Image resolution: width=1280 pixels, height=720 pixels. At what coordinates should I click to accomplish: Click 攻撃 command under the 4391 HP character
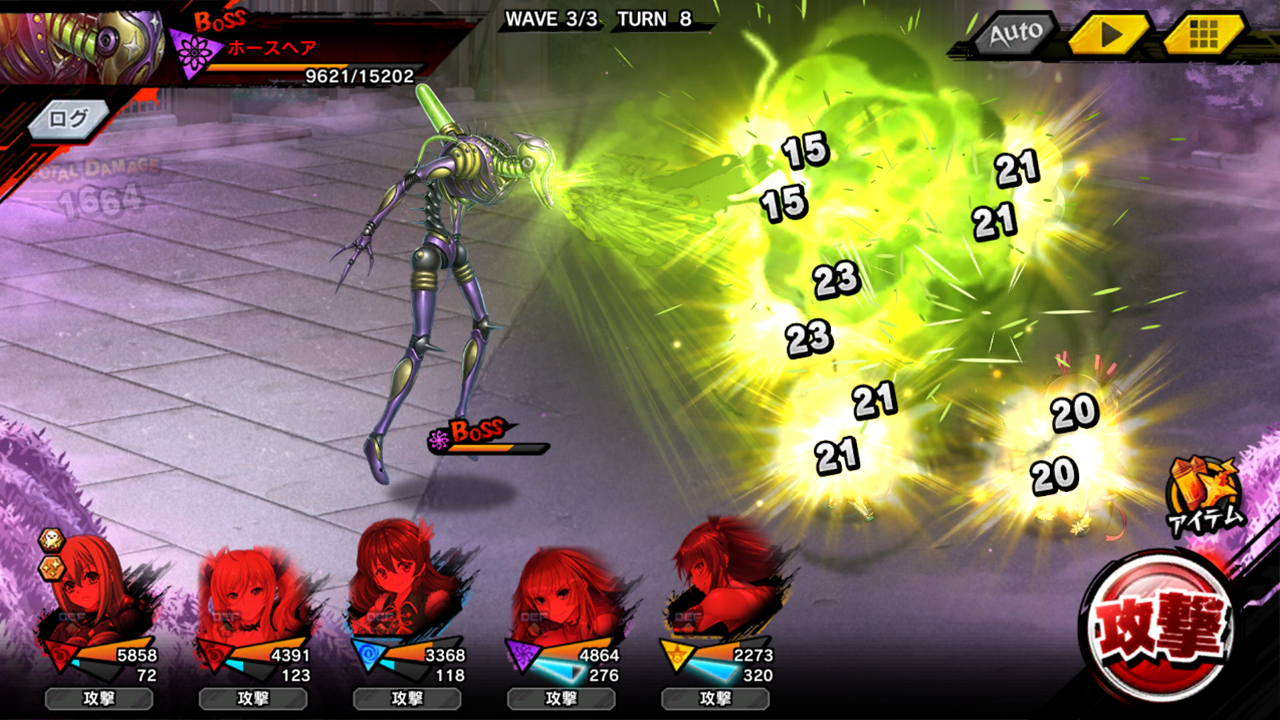tap(253, 698)
